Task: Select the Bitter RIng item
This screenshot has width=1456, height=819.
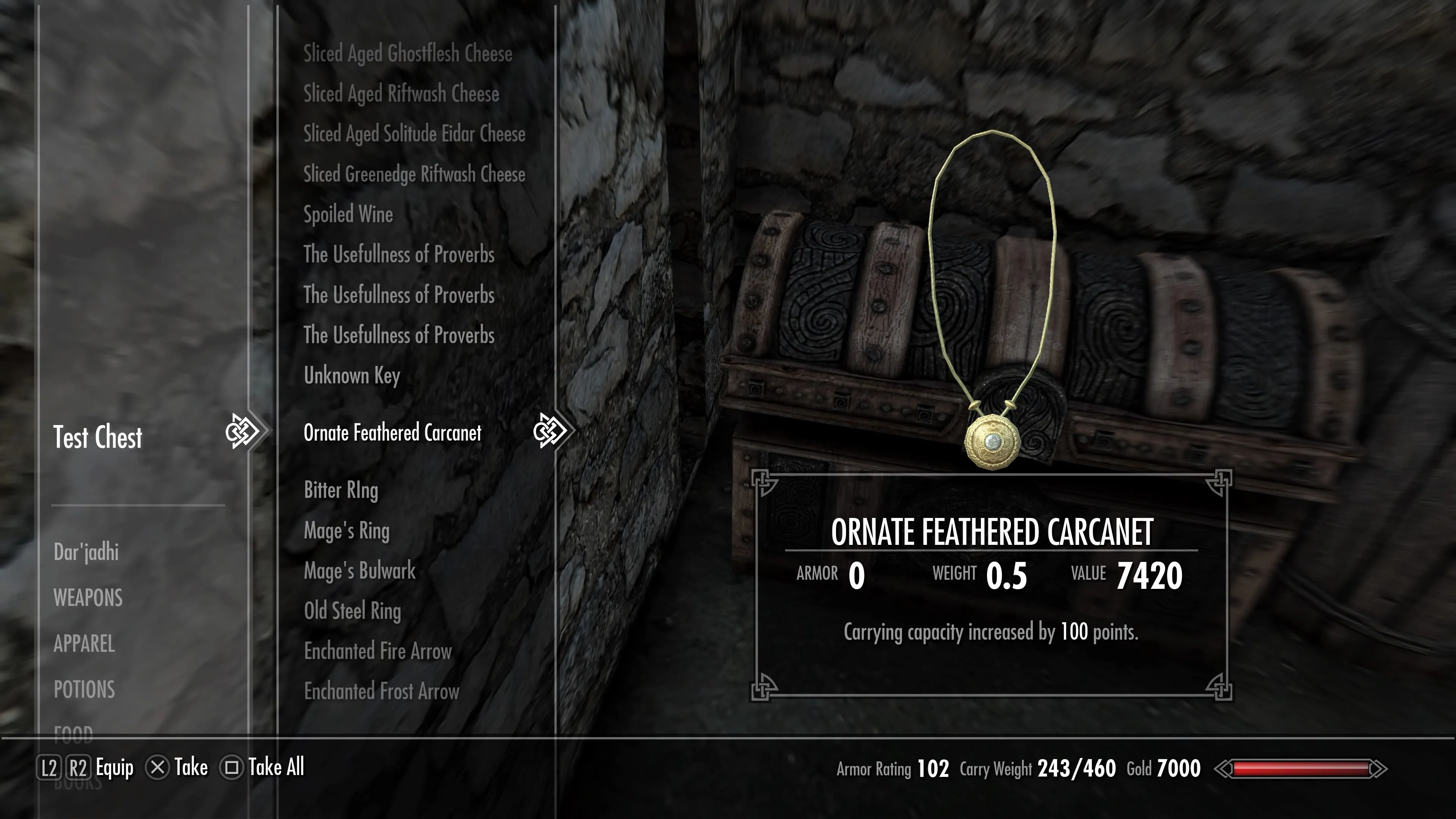Action: (x=341, y=490)
